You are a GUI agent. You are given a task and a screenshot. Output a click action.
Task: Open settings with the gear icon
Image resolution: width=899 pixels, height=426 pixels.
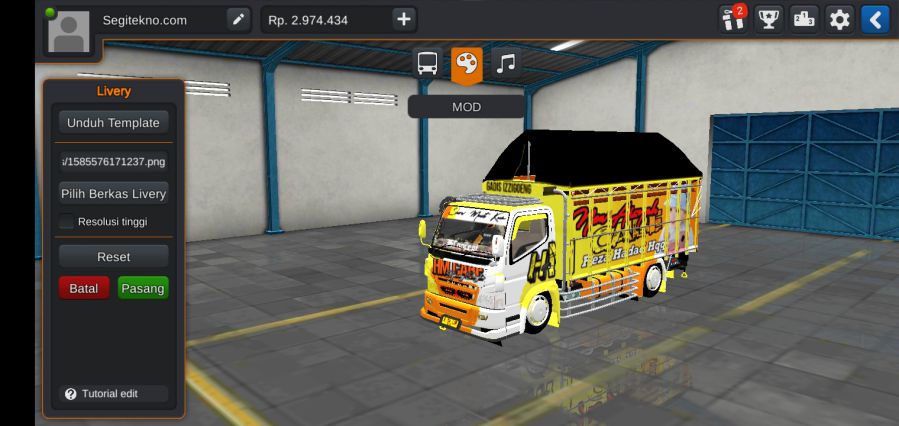click(x=840, y=19)
